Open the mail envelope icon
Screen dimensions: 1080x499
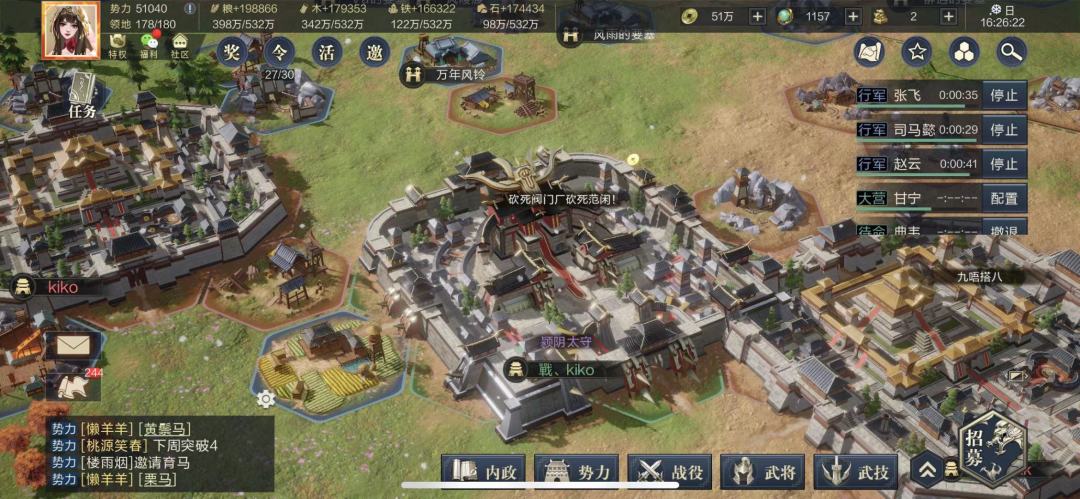click(73, 346)
